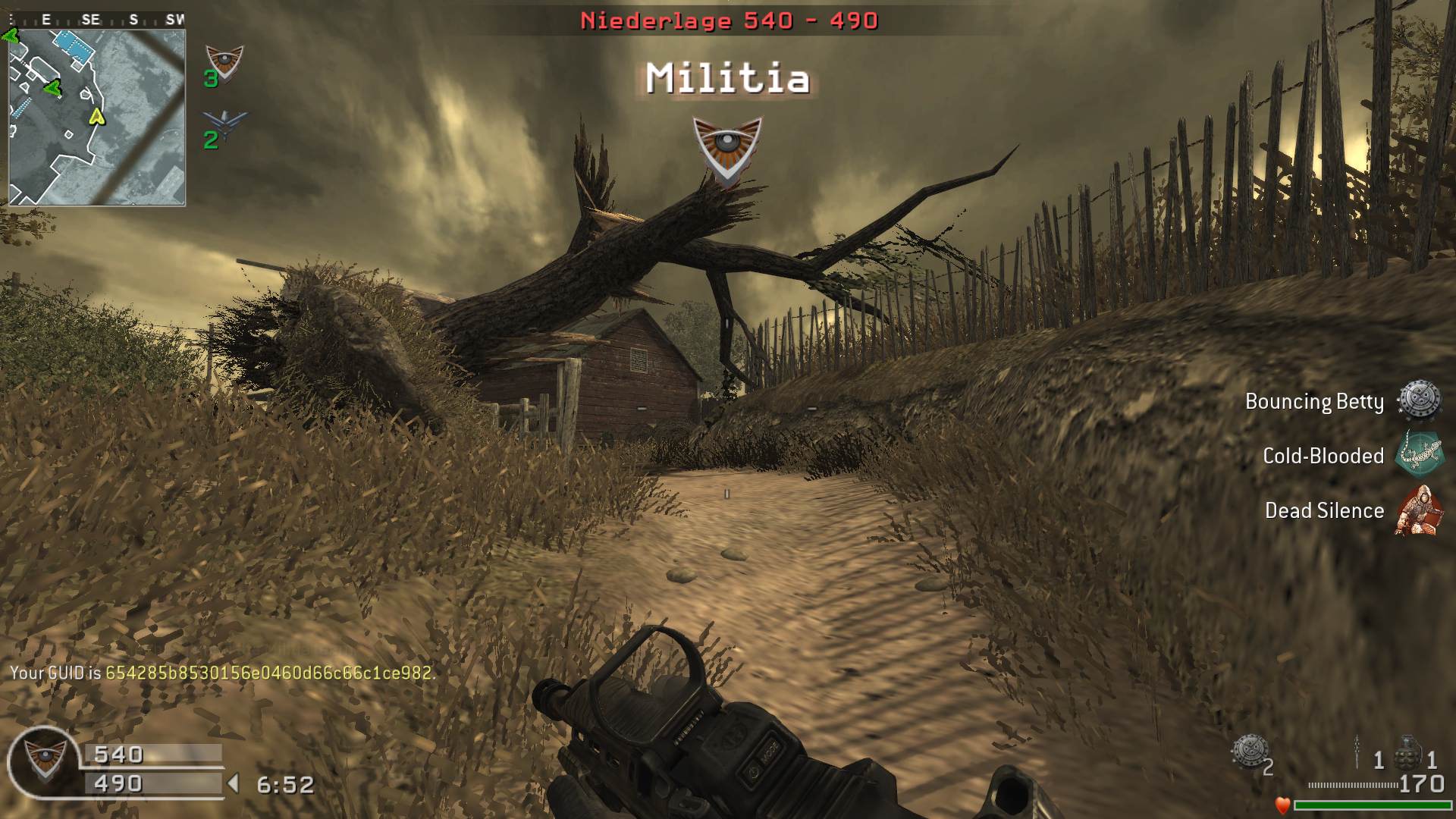Click the Dead Silence perk icon

tap(1418, 510)
